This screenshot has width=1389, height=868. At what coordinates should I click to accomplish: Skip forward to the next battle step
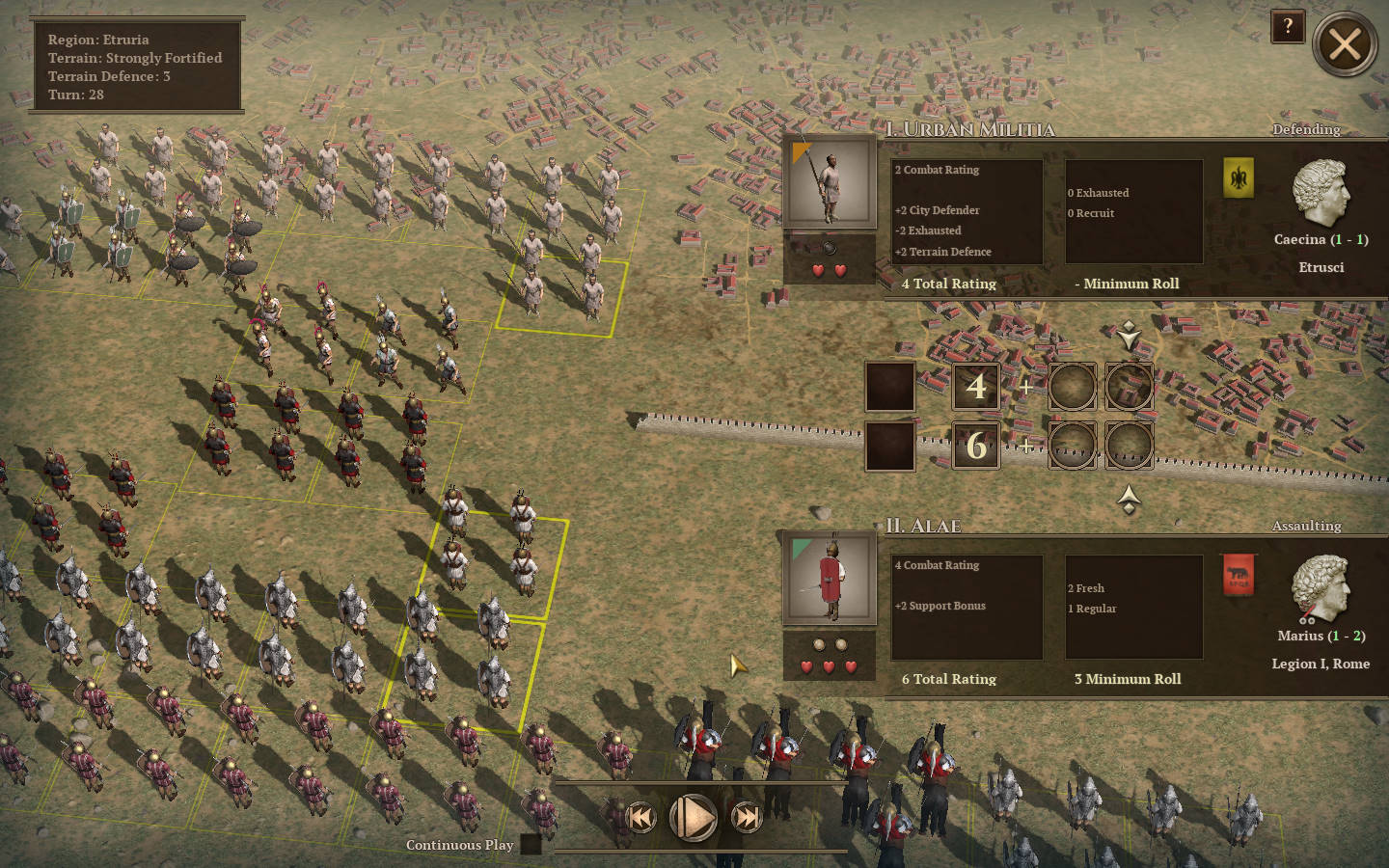[x=747, y=818]
